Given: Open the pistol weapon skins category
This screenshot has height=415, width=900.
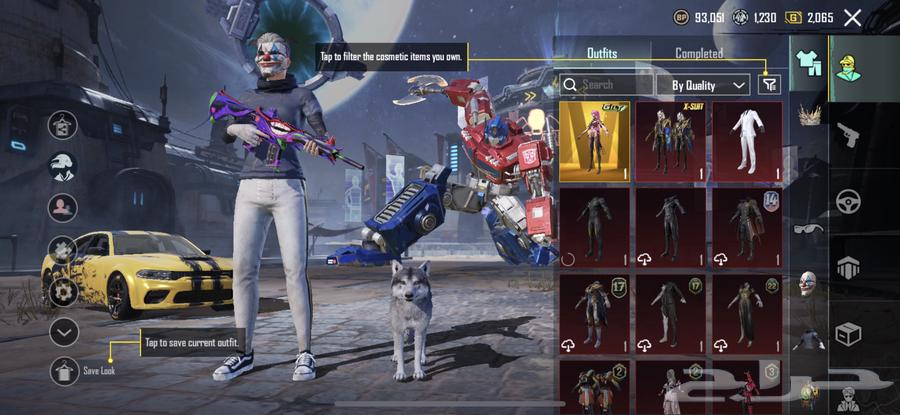Looking at the screenshot, I should click(x=849, y=134).
